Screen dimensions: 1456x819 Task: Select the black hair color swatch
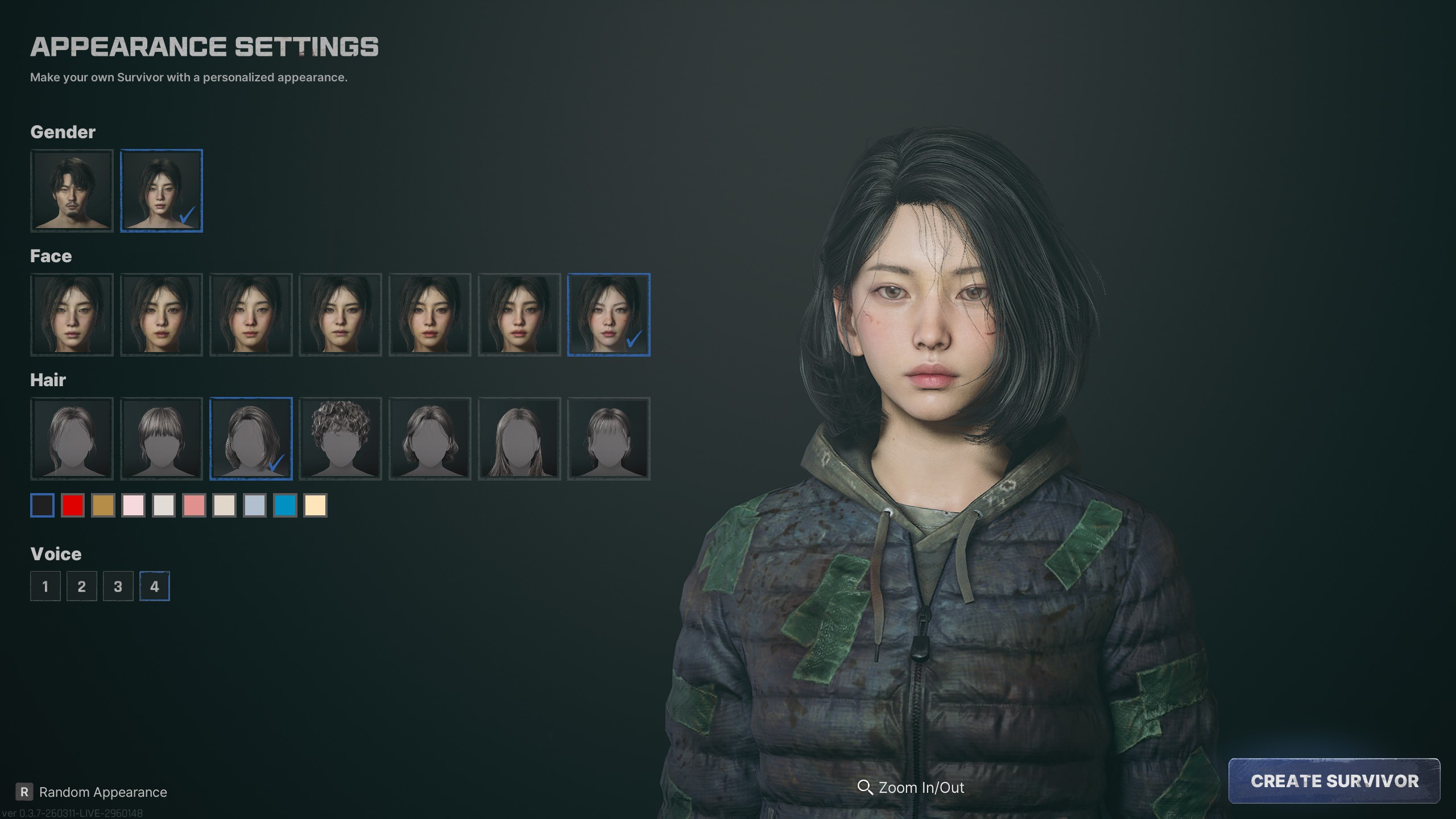pyautogui.click(x=42, y=505)
